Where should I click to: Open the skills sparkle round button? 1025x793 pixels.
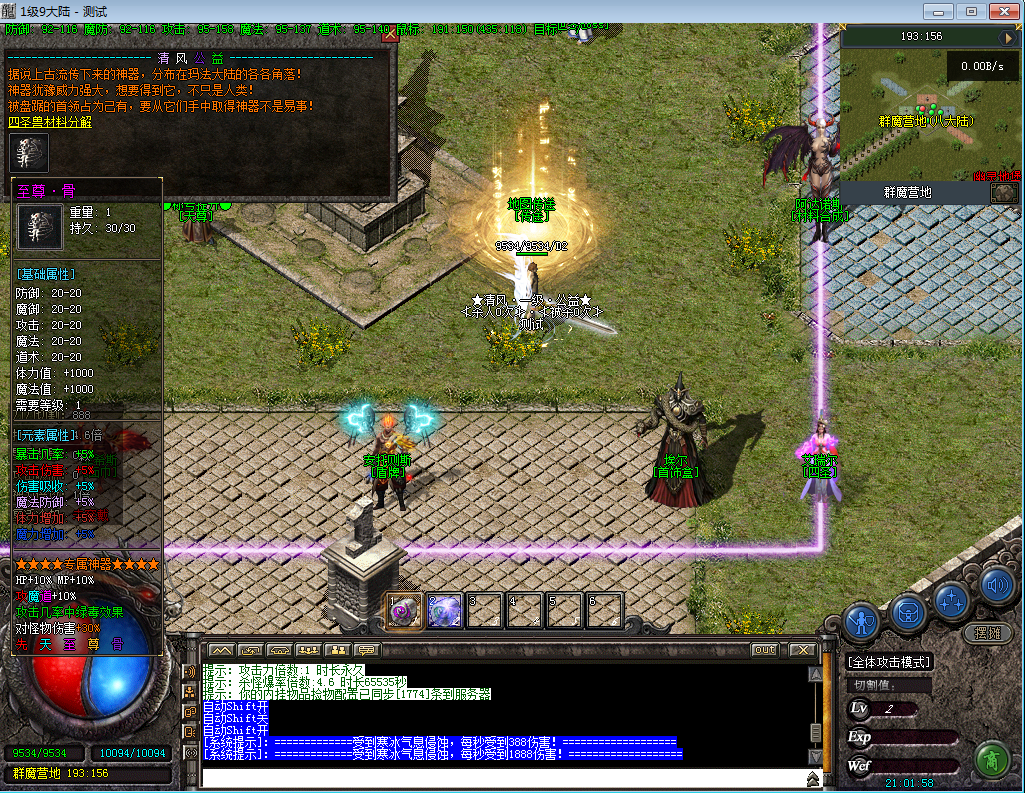click(953, 600)
